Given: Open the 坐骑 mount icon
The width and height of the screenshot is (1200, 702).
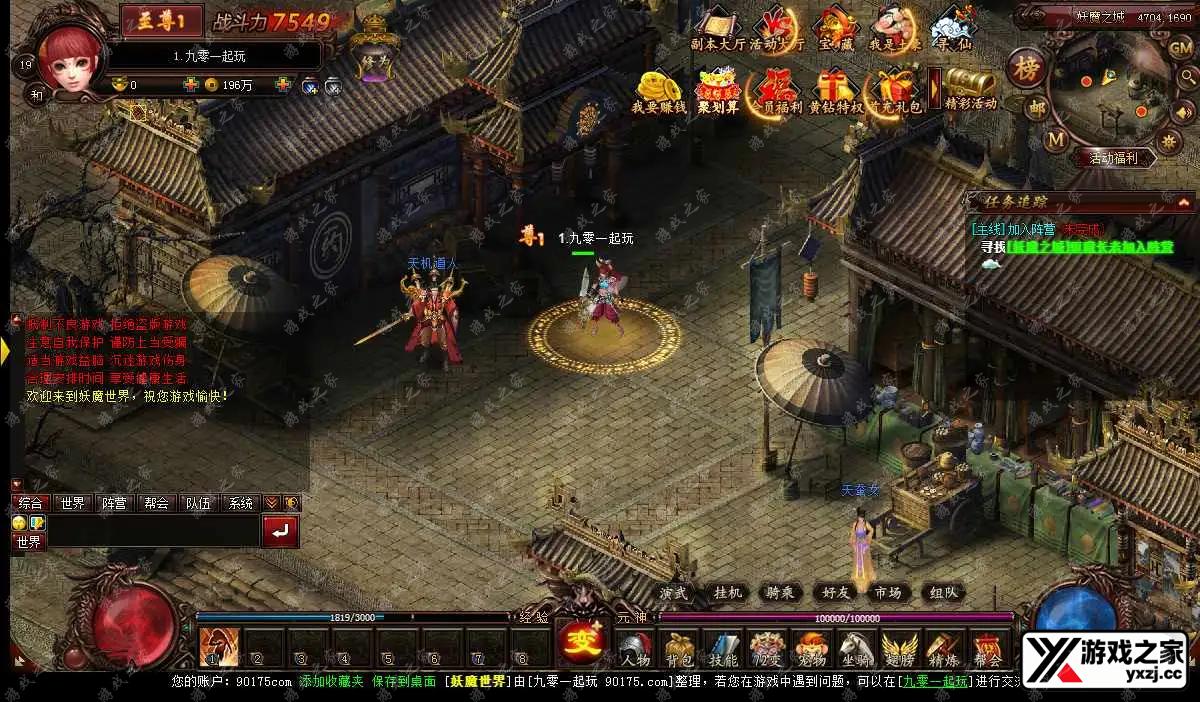Looking at the screenshot, I should [x=855, y=647].
